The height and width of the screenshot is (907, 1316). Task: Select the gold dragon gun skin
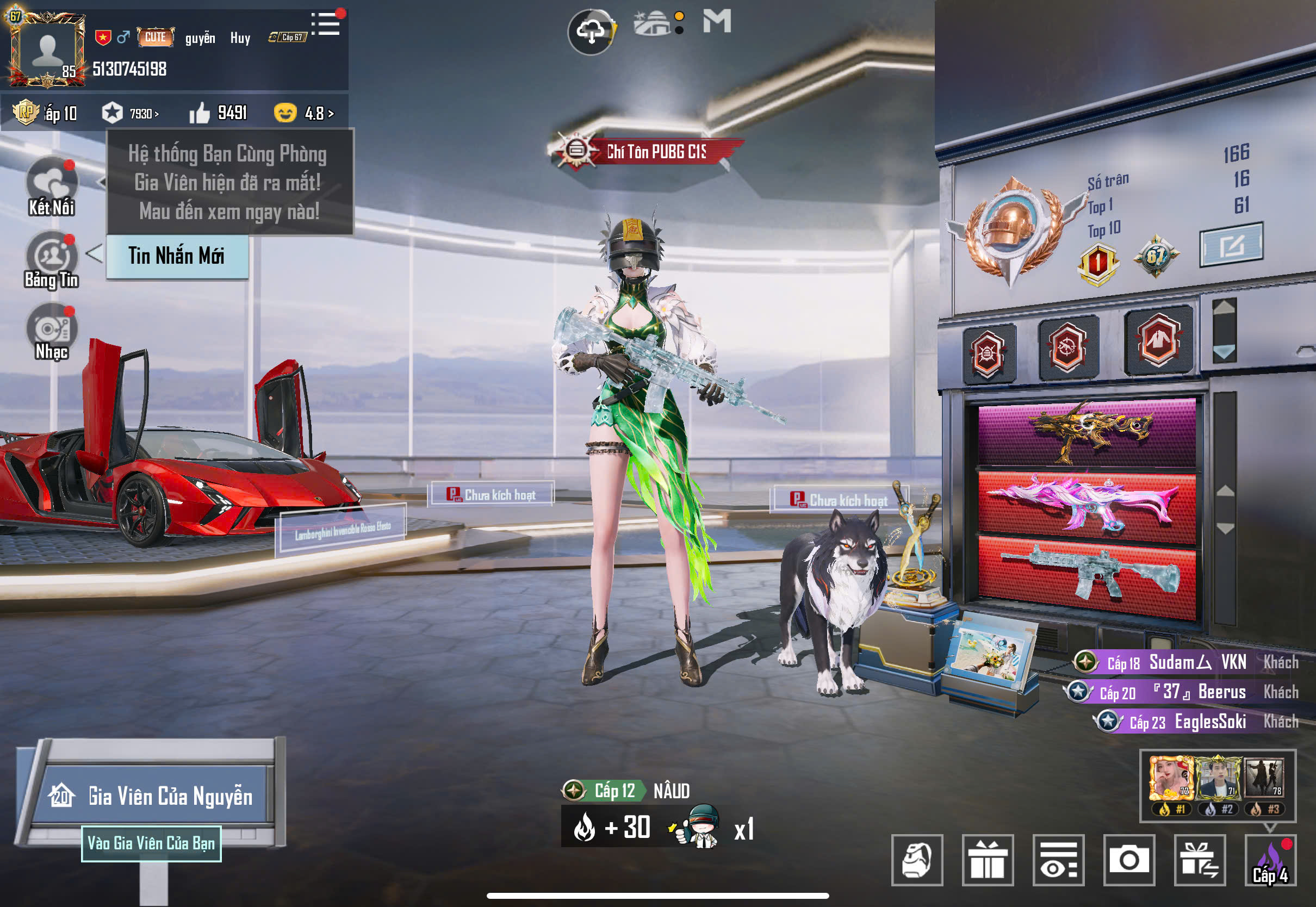click(1087, 432)
